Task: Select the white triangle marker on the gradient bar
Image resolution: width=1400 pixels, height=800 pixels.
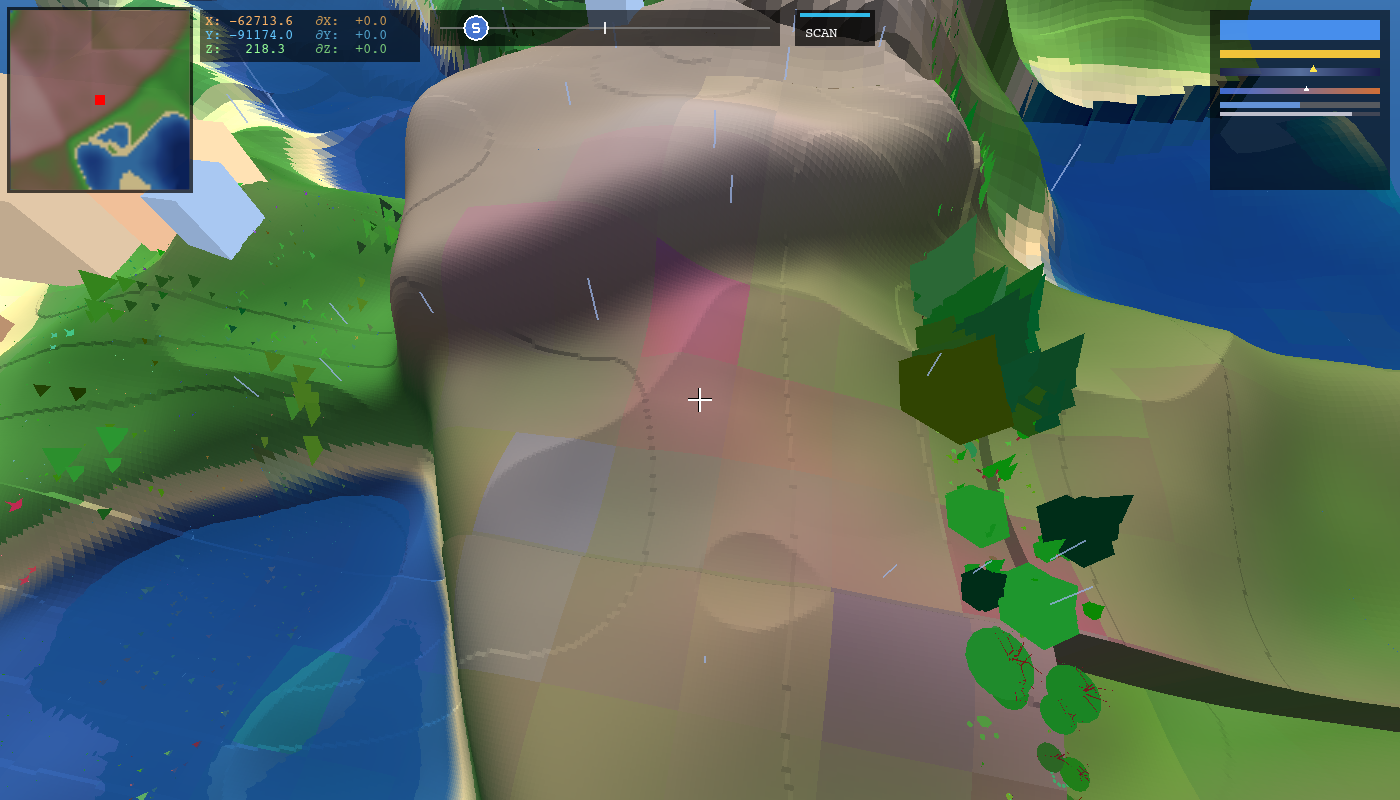Action: point(1306,88)
